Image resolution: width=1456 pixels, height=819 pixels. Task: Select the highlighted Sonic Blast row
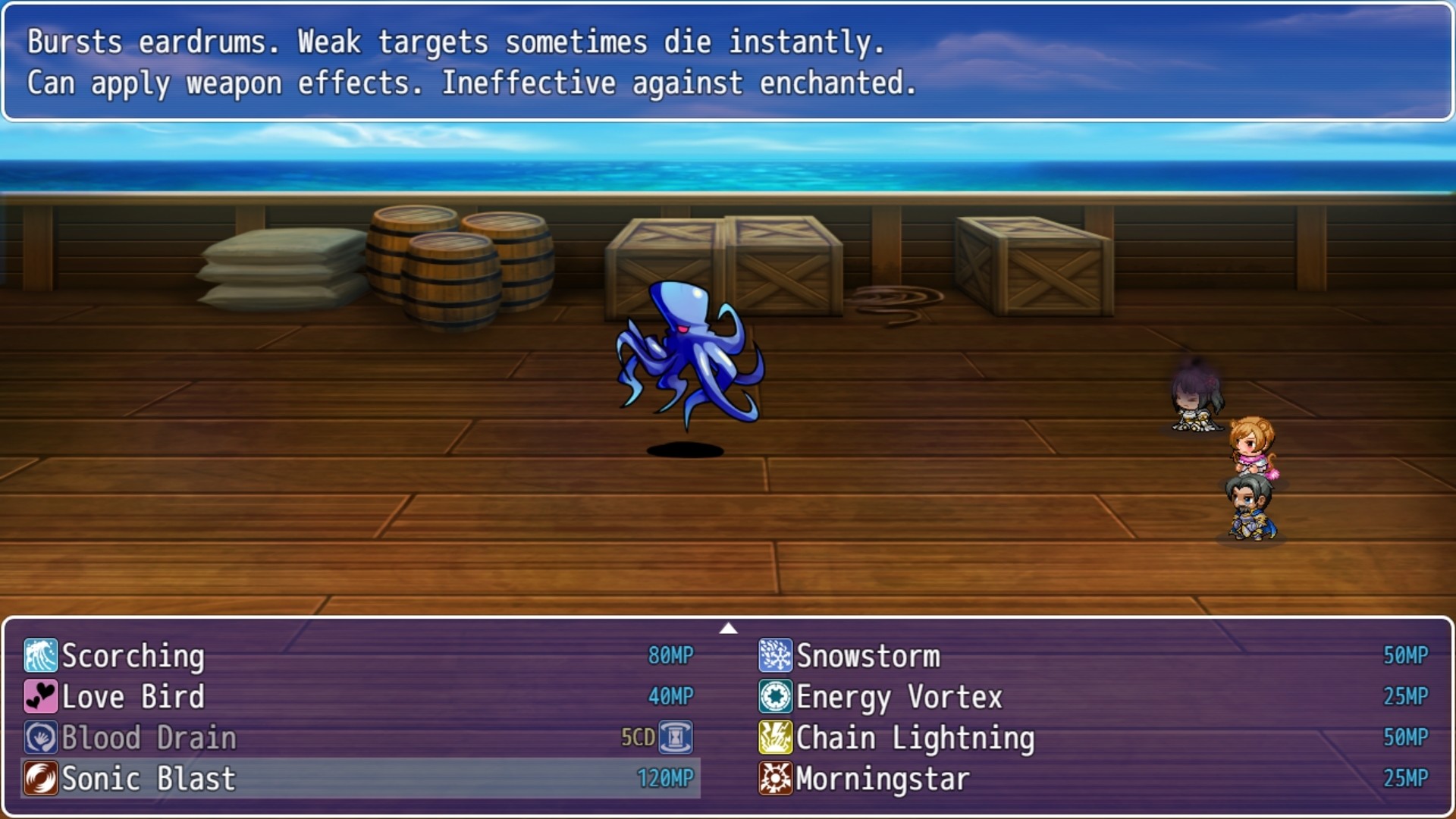coord(303,779)
